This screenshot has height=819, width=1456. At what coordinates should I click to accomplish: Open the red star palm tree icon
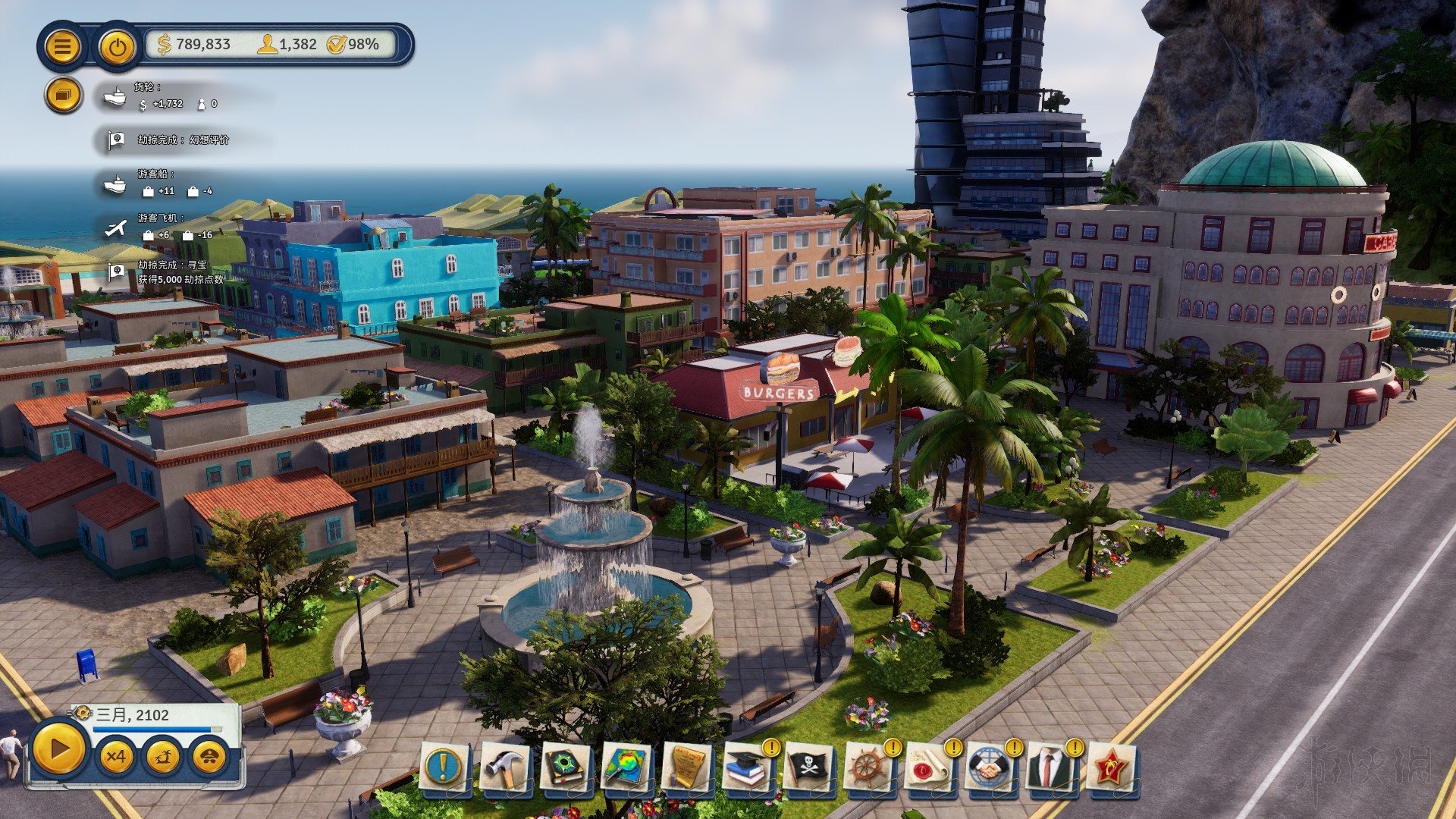coord(1111,767)
